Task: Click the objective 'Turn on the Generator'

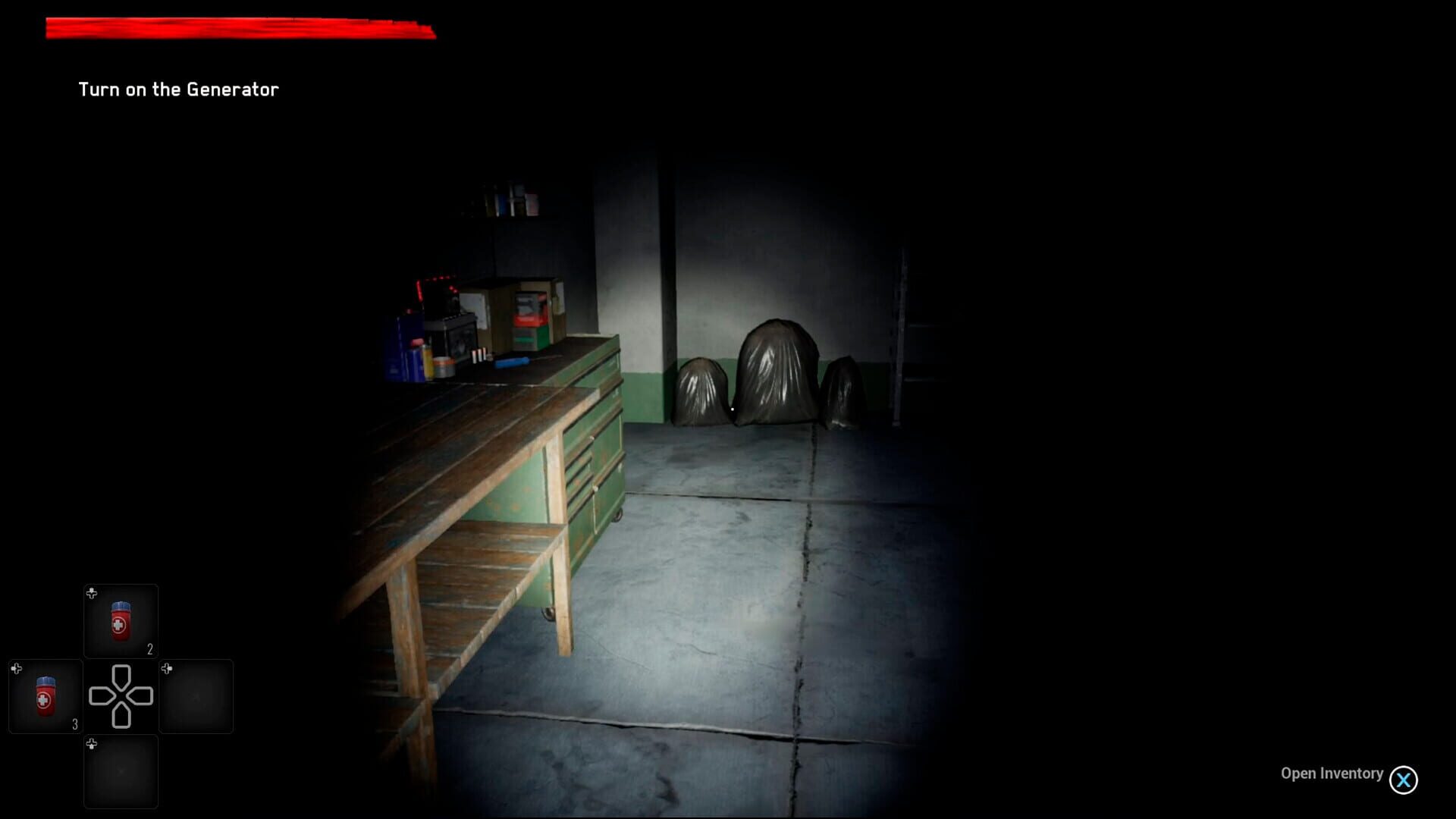Action: tap(178, 89)
